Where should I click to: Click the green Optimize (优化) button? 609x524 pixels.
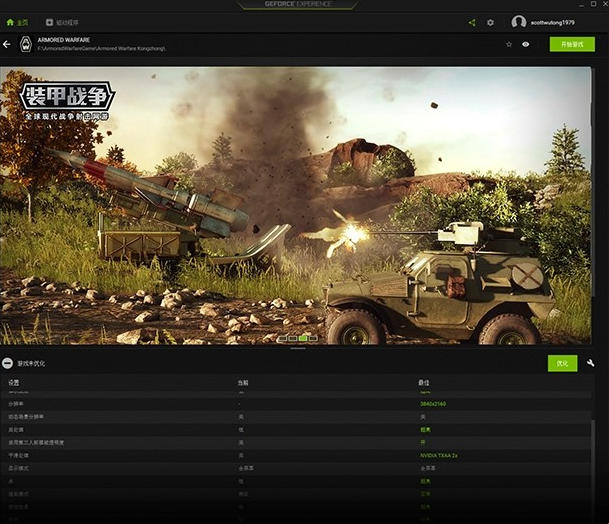(x=562, y=363)
